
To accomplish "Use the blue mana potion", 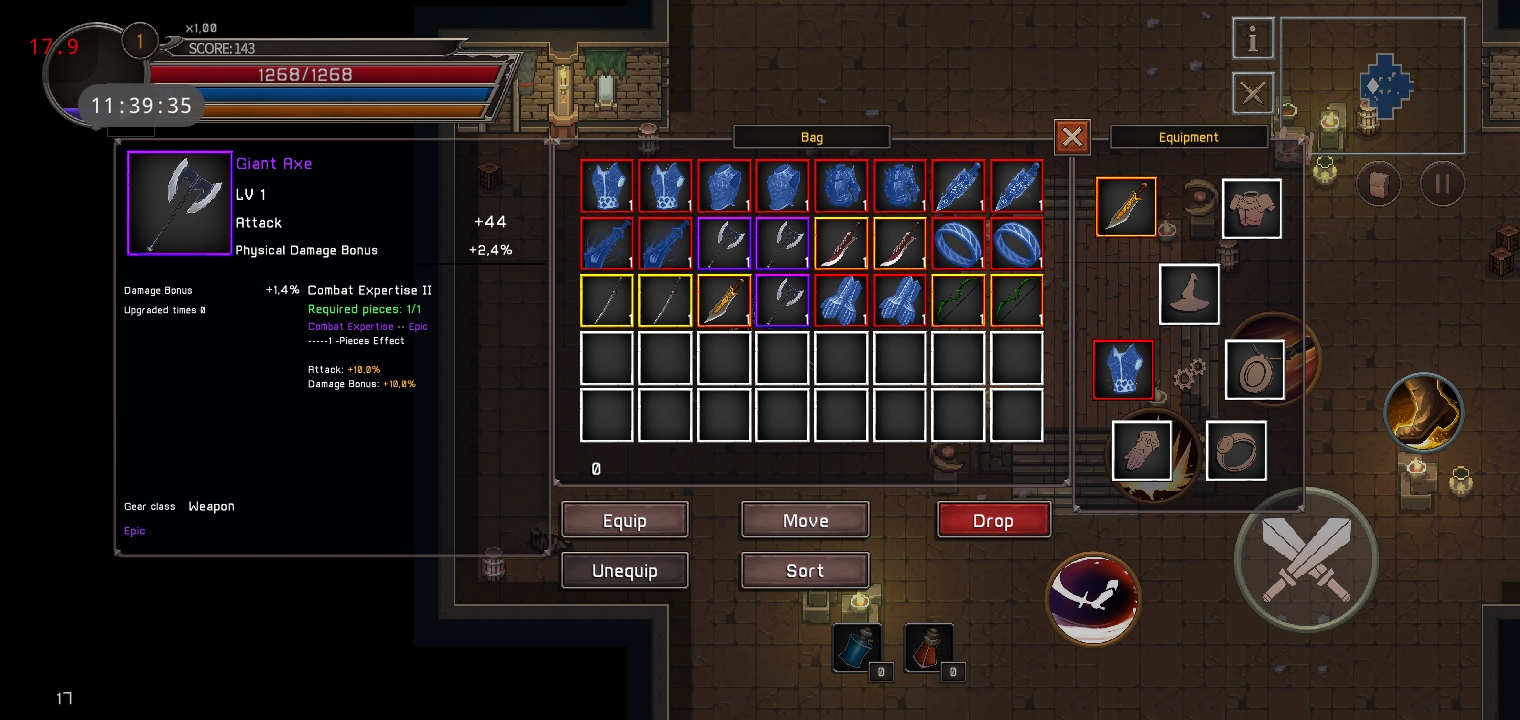I will (857, 648).
